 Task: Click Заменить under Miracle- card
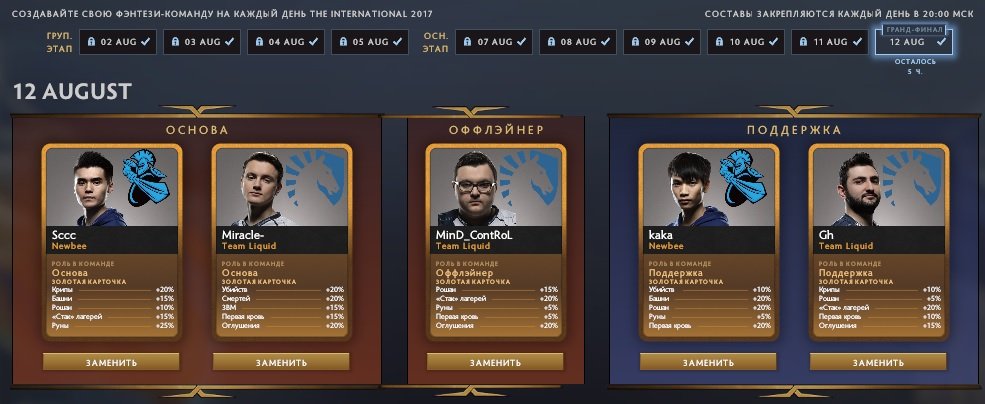pos(281,362)
